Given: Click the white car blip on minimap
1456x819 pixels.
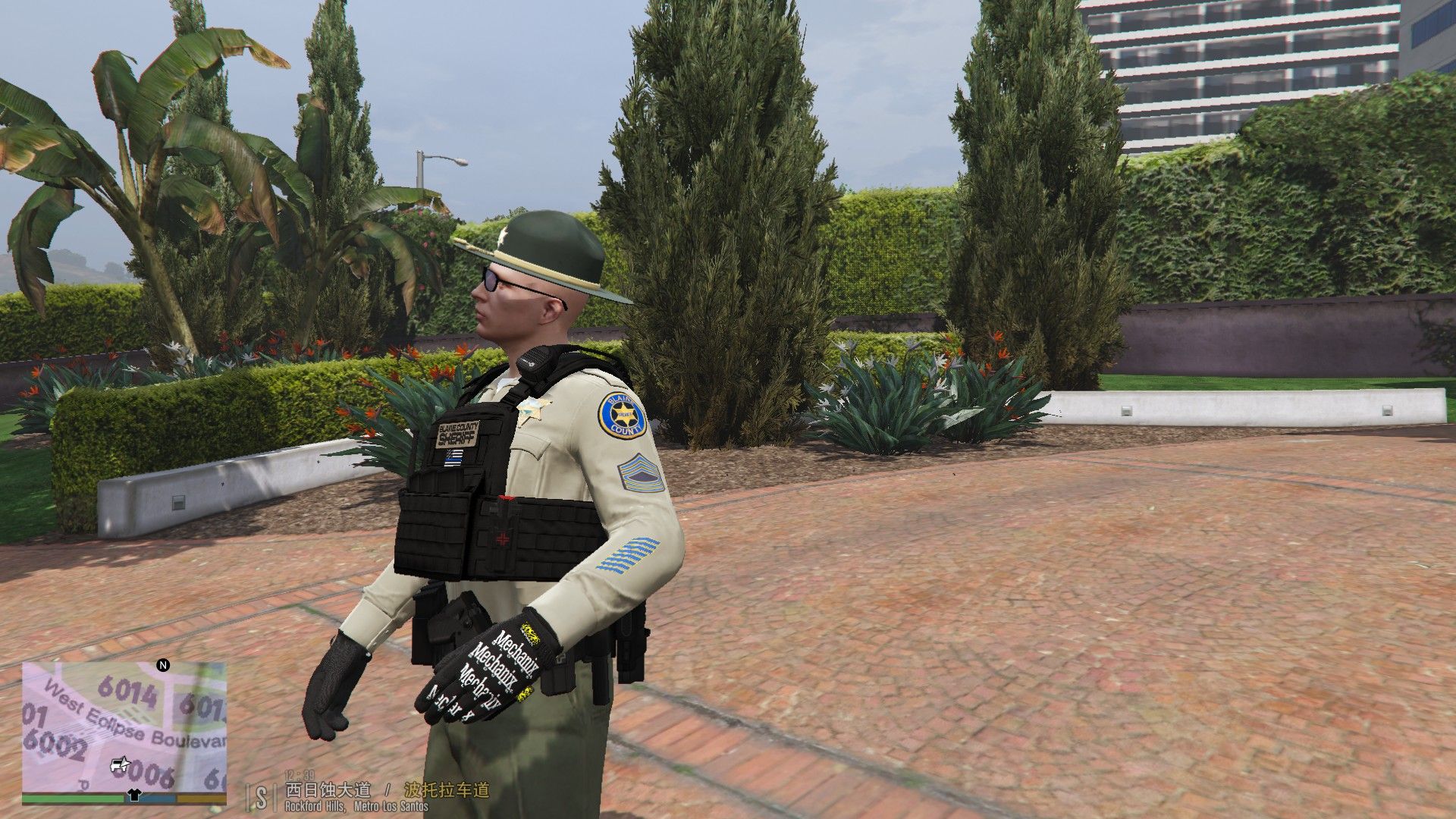Looking at the screenshot, I should click(119, 764).
